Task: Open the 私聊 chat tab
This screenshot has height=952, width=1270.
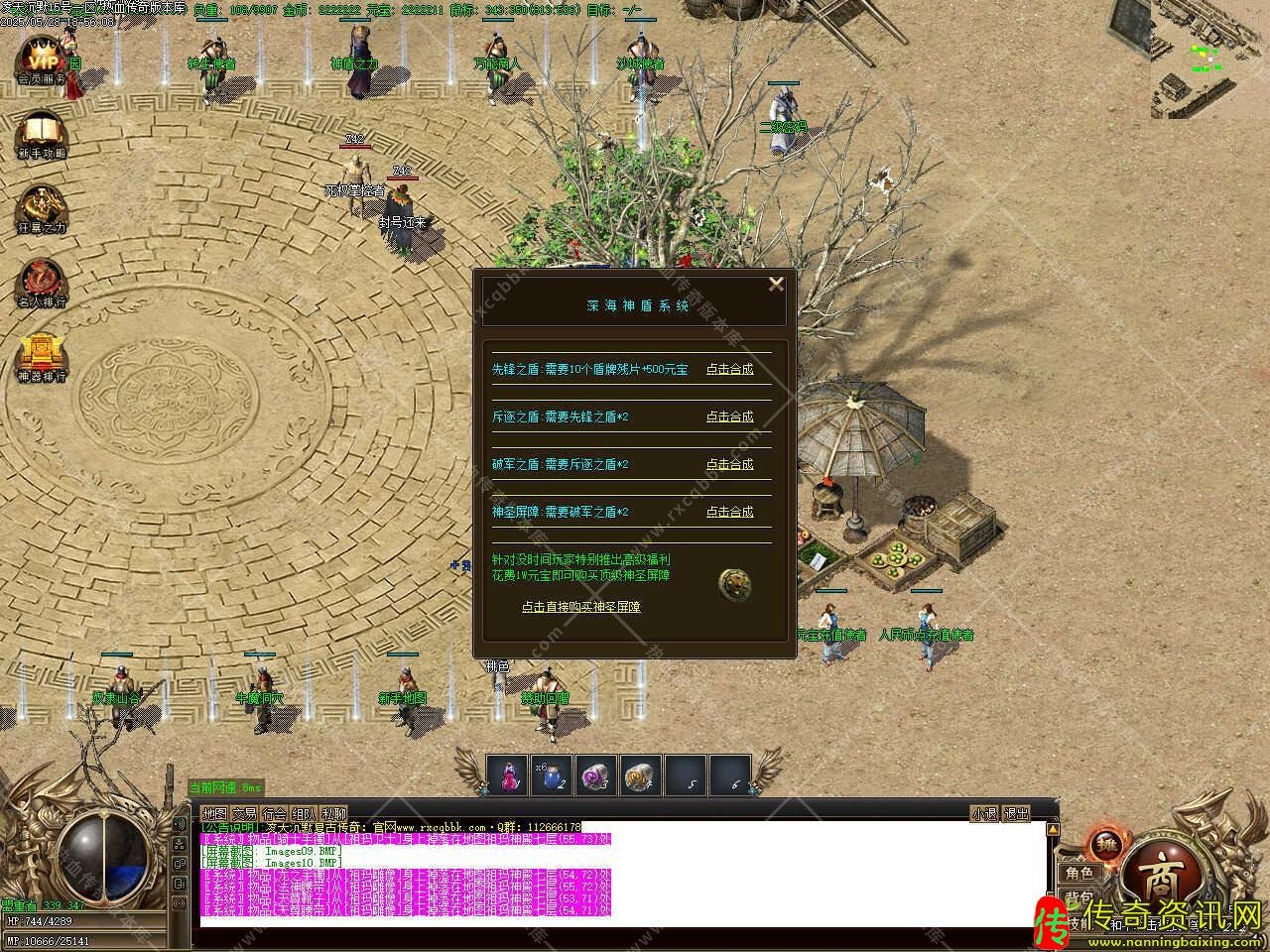Action: pos(334,813)
